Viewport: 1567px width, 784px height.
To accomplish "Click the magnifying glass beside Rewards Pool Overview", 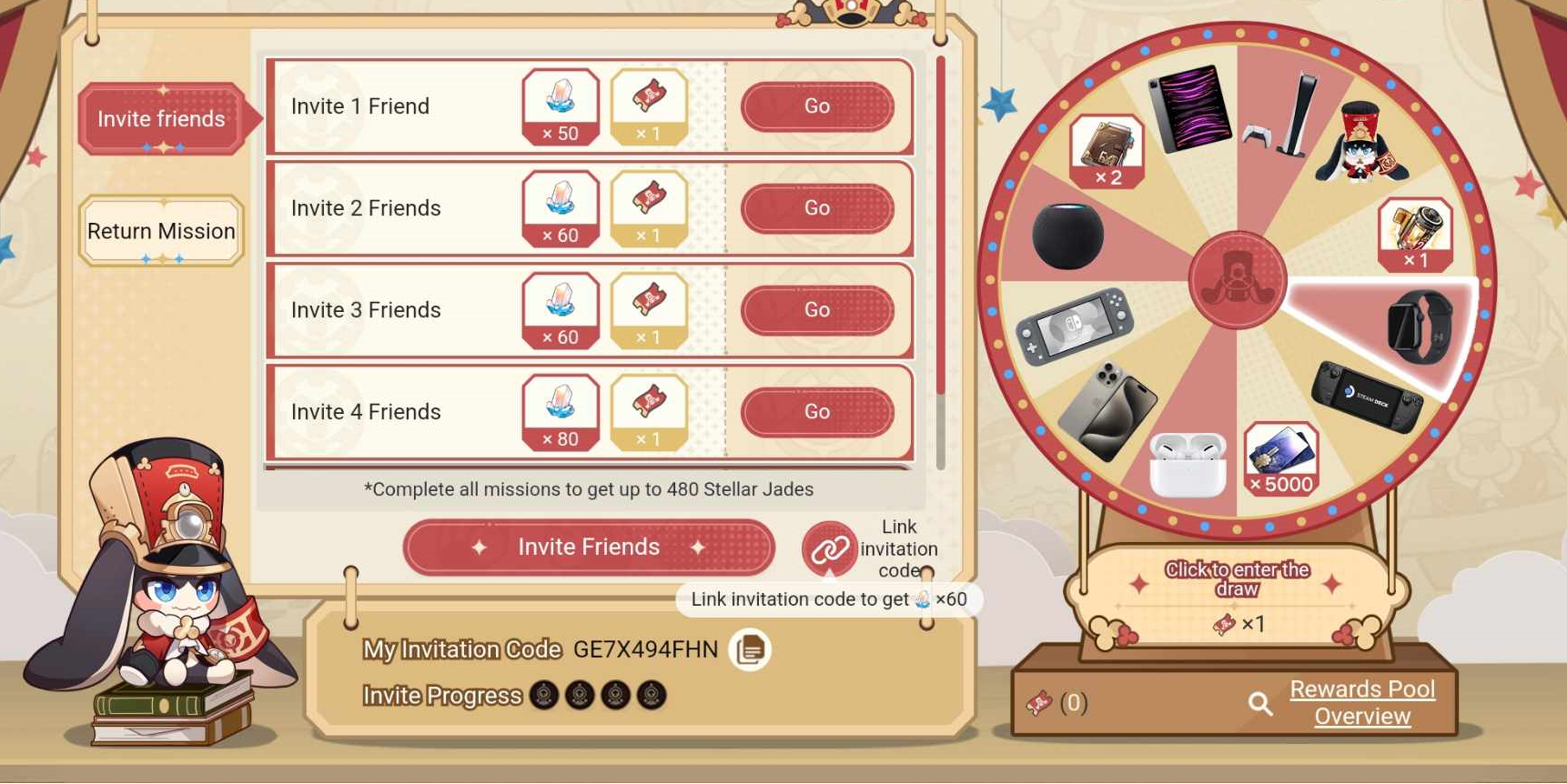I will click(1260, 703).
